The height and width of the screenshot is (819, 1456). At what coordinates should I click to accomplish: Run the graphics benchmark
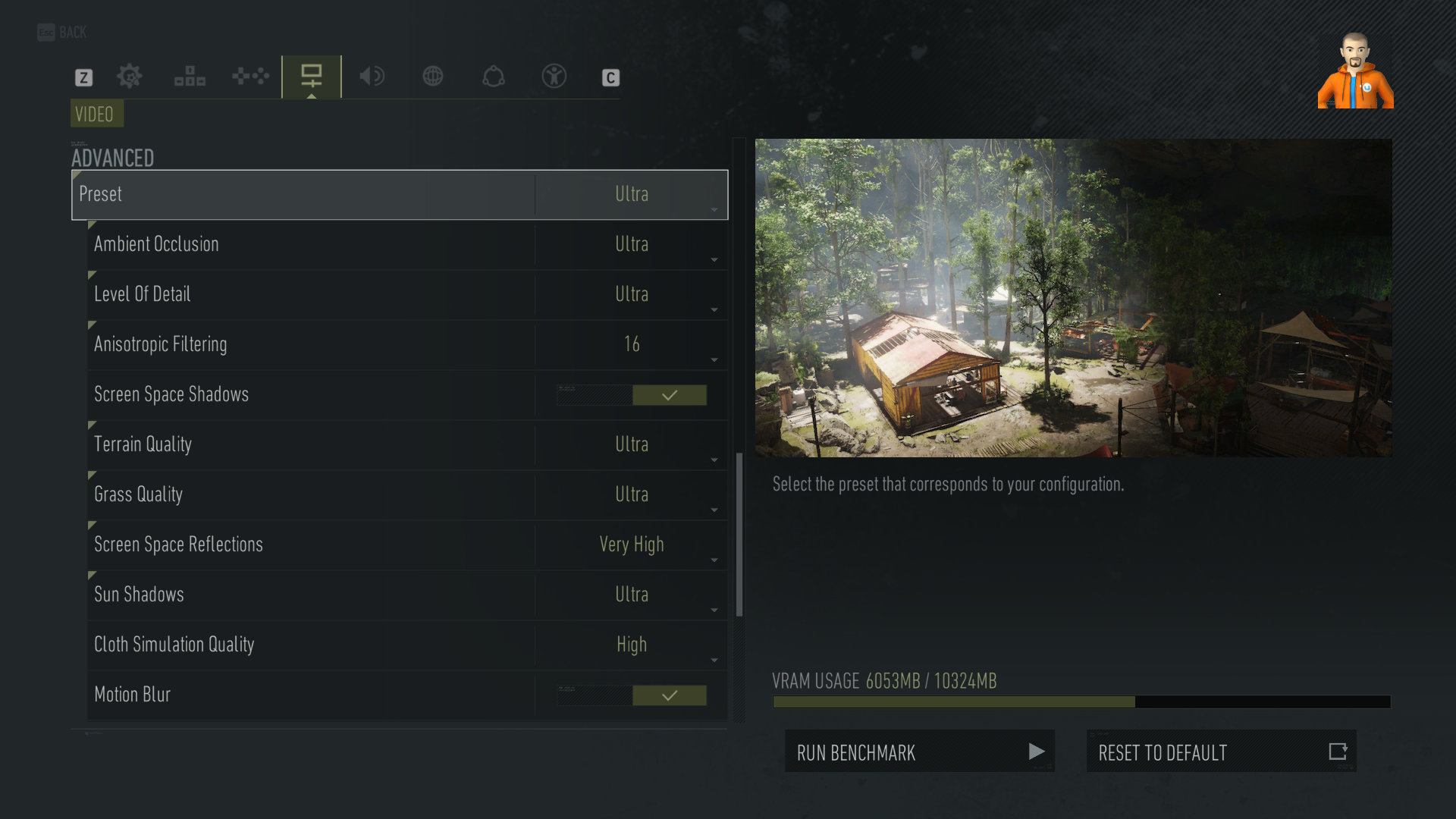click(919, 752)
